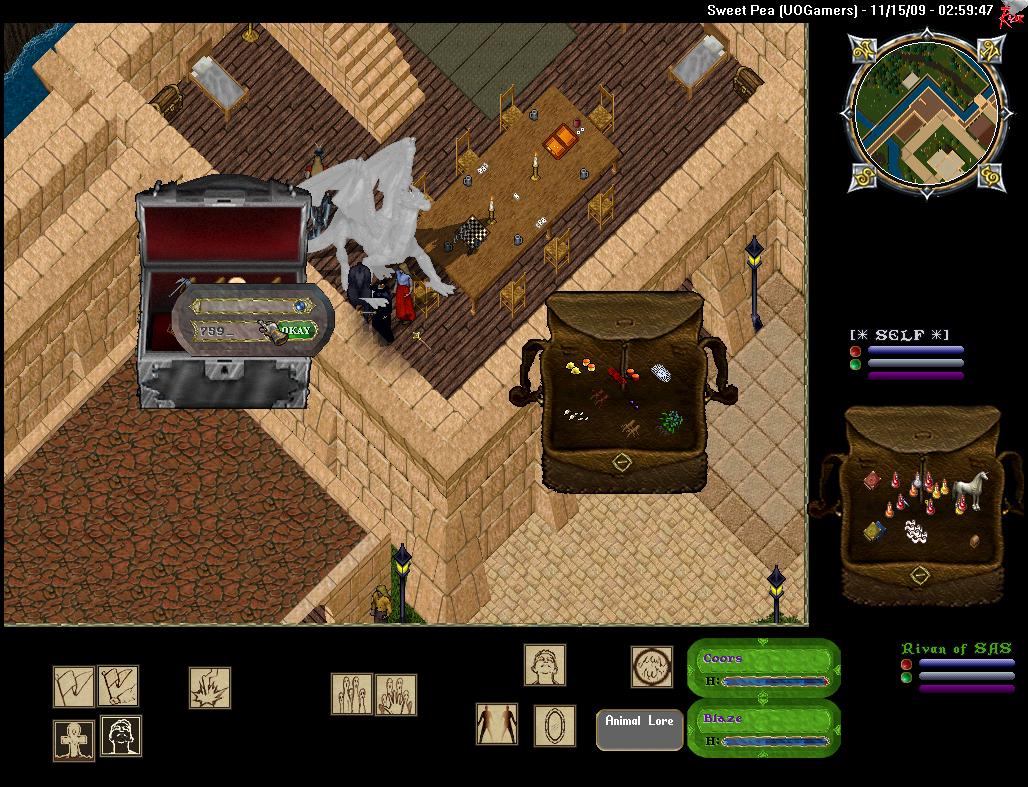Image resolution: width=1028 pixels, height=787 pixels.
Task: Cast the round swirling circle spell icon
Action: 651,666
